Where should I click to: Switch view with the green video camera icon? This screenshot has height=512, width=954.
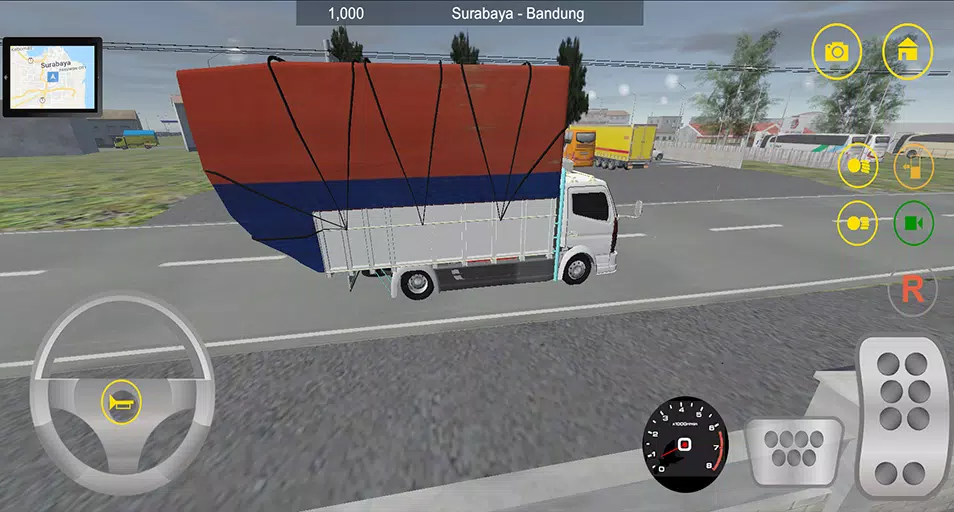point(913,223)
